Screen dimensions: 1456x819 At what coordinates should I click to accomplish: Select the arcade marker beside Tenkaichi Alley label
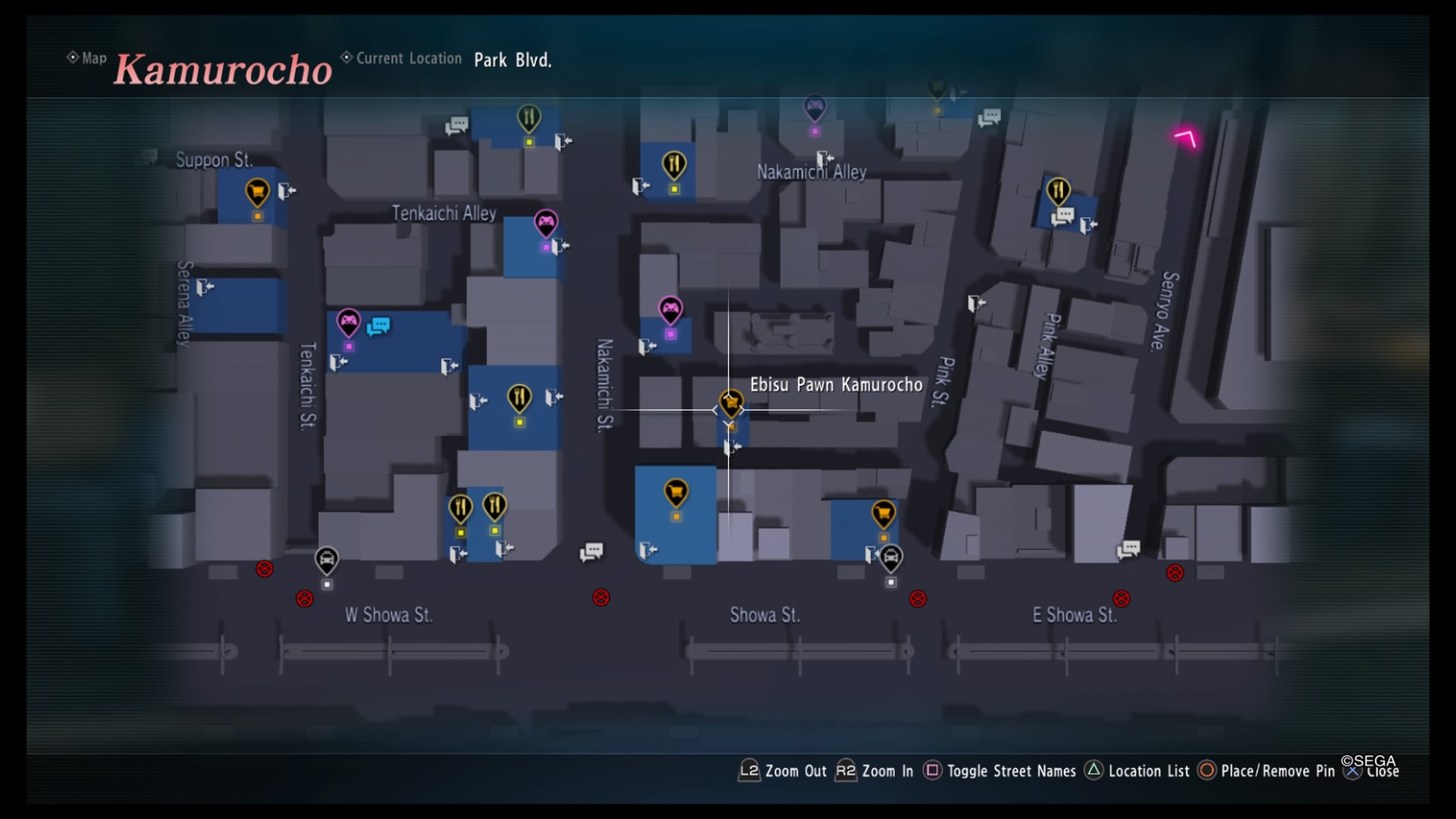pyautogui.click(x=546, y=222)
